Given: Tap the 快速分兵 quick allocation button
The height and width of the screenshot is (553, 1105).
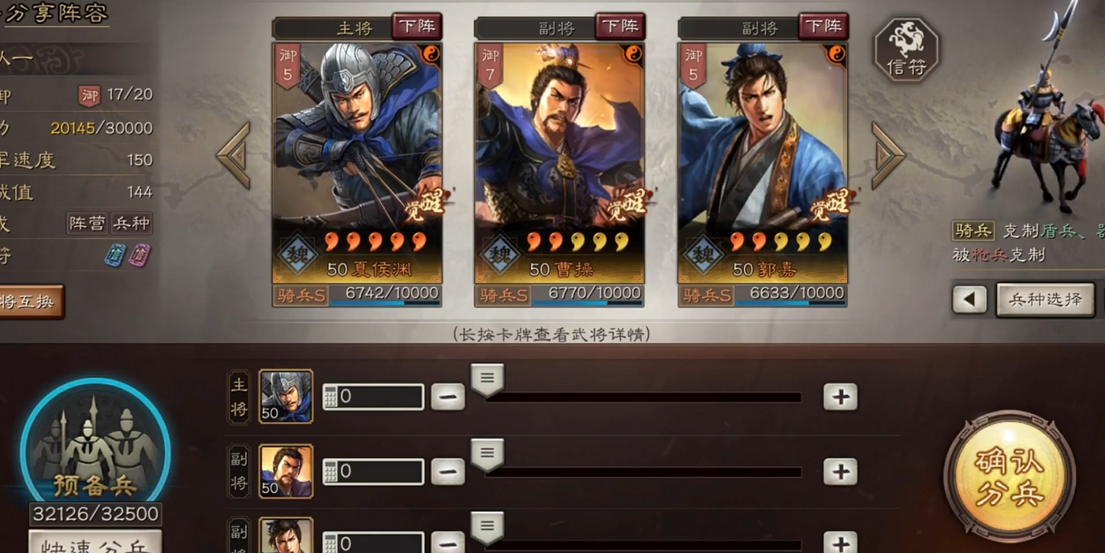Looking at the screenshot, I should pos(95,545).
